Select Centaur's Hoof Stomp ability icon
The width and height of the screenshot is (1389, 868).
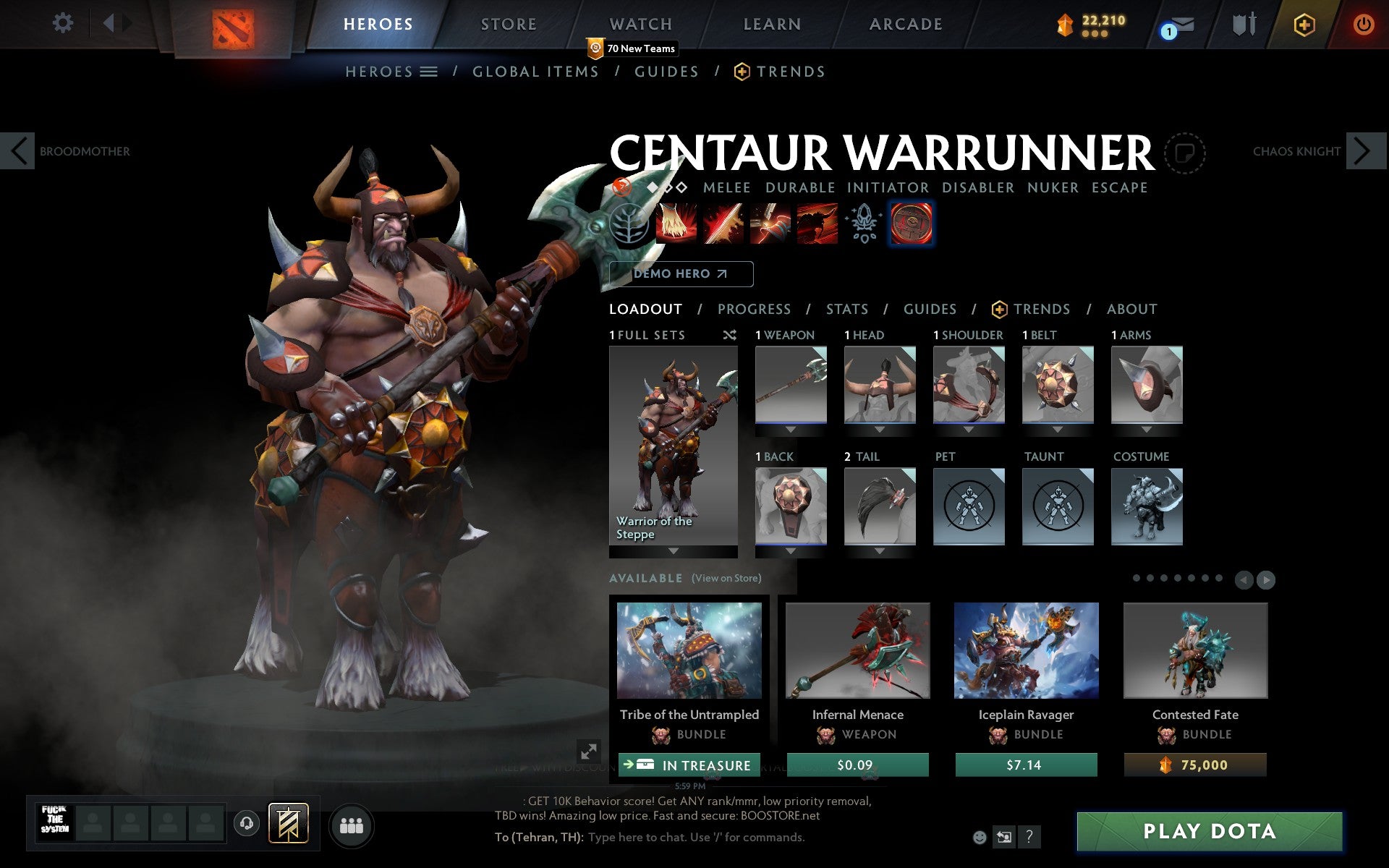676,224
